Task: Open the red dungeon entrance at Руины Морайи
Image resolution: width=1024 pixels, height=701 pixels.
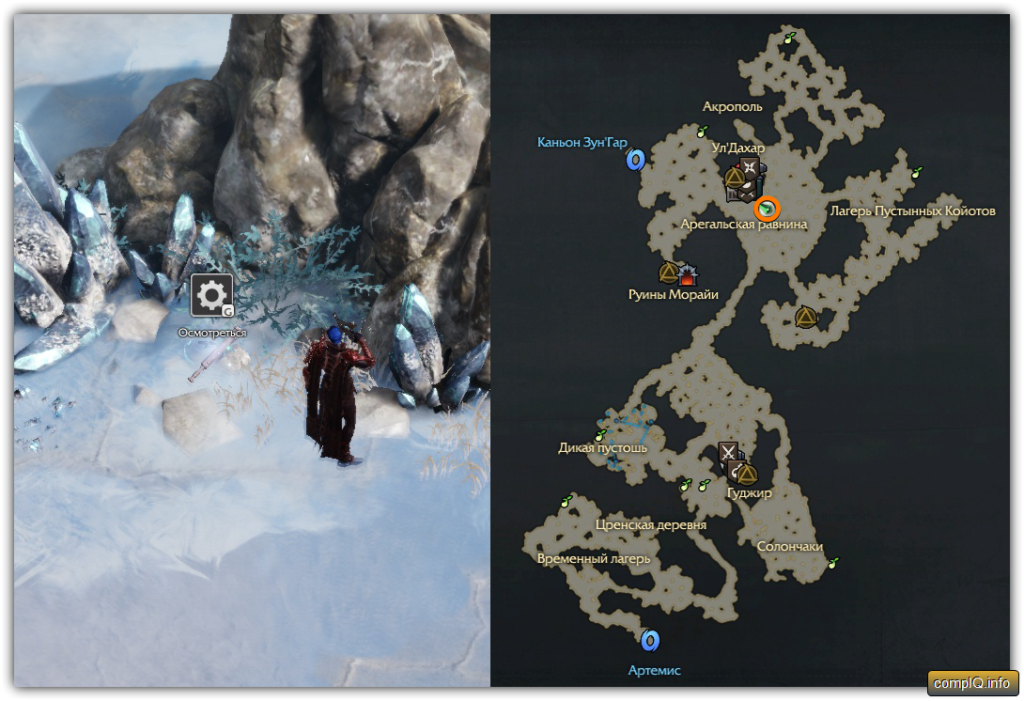Action: (x=688, y=273)
